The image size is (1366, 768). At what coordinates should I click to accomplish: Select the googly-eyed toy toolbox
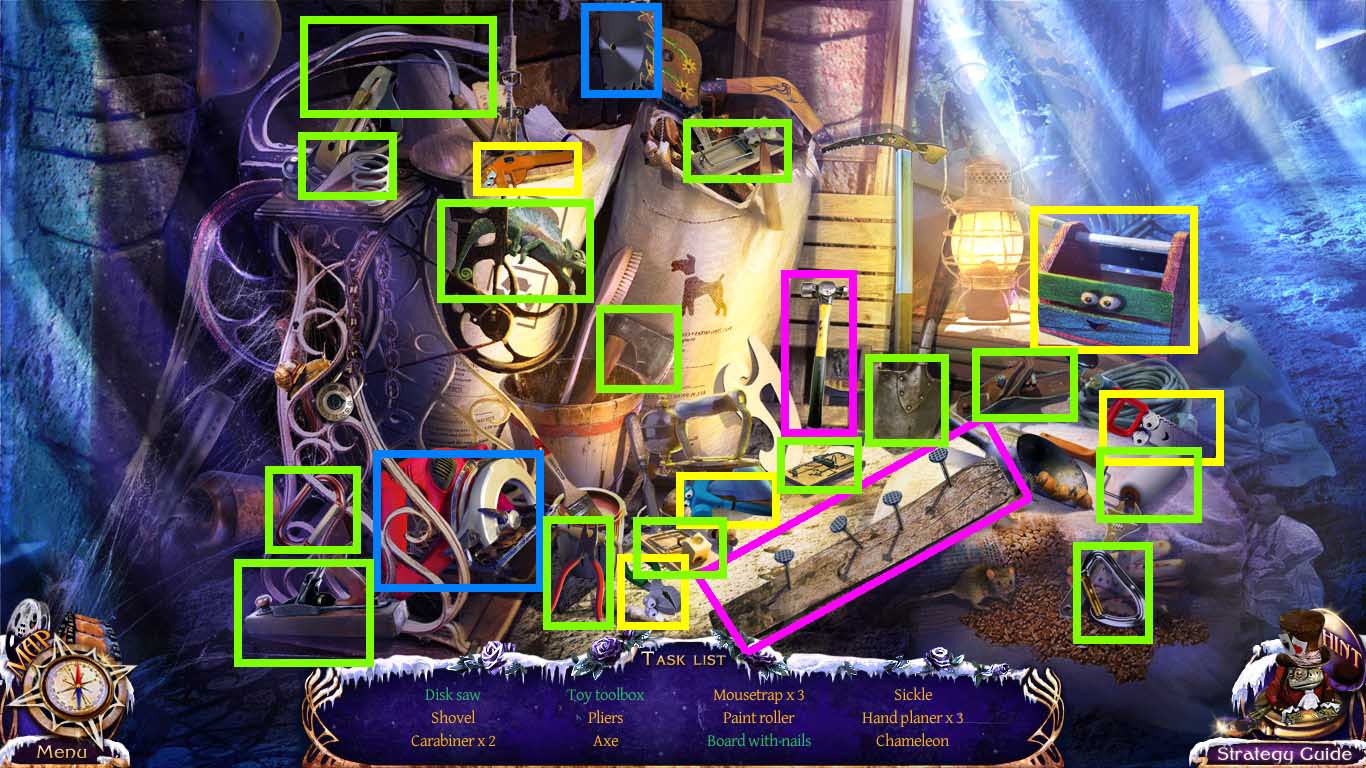click(x=1110, y=280)
